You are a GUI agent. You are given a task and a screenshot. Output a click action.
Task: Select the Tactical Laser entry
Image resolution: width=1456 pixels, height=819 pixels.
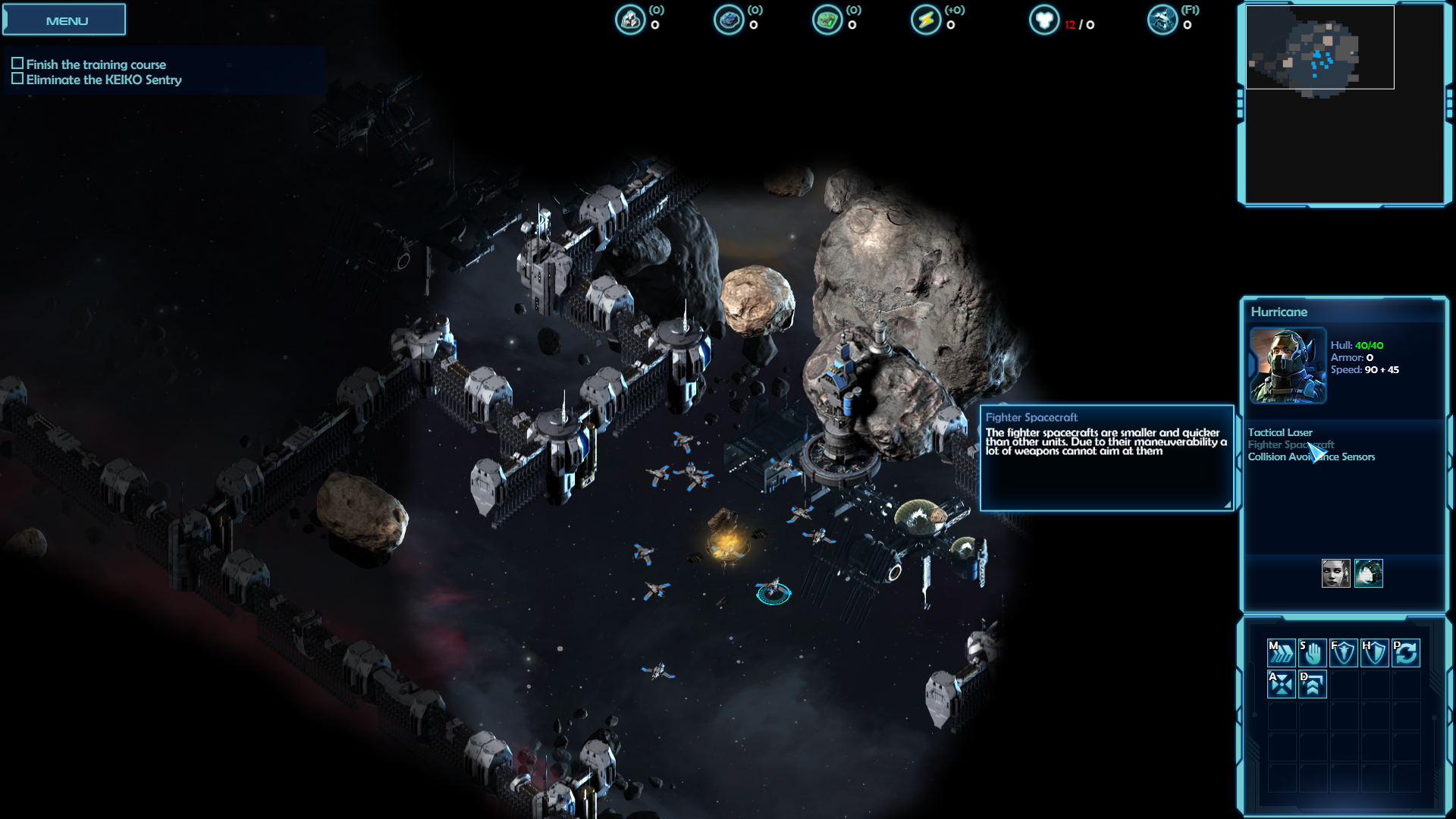[1280, 432]
